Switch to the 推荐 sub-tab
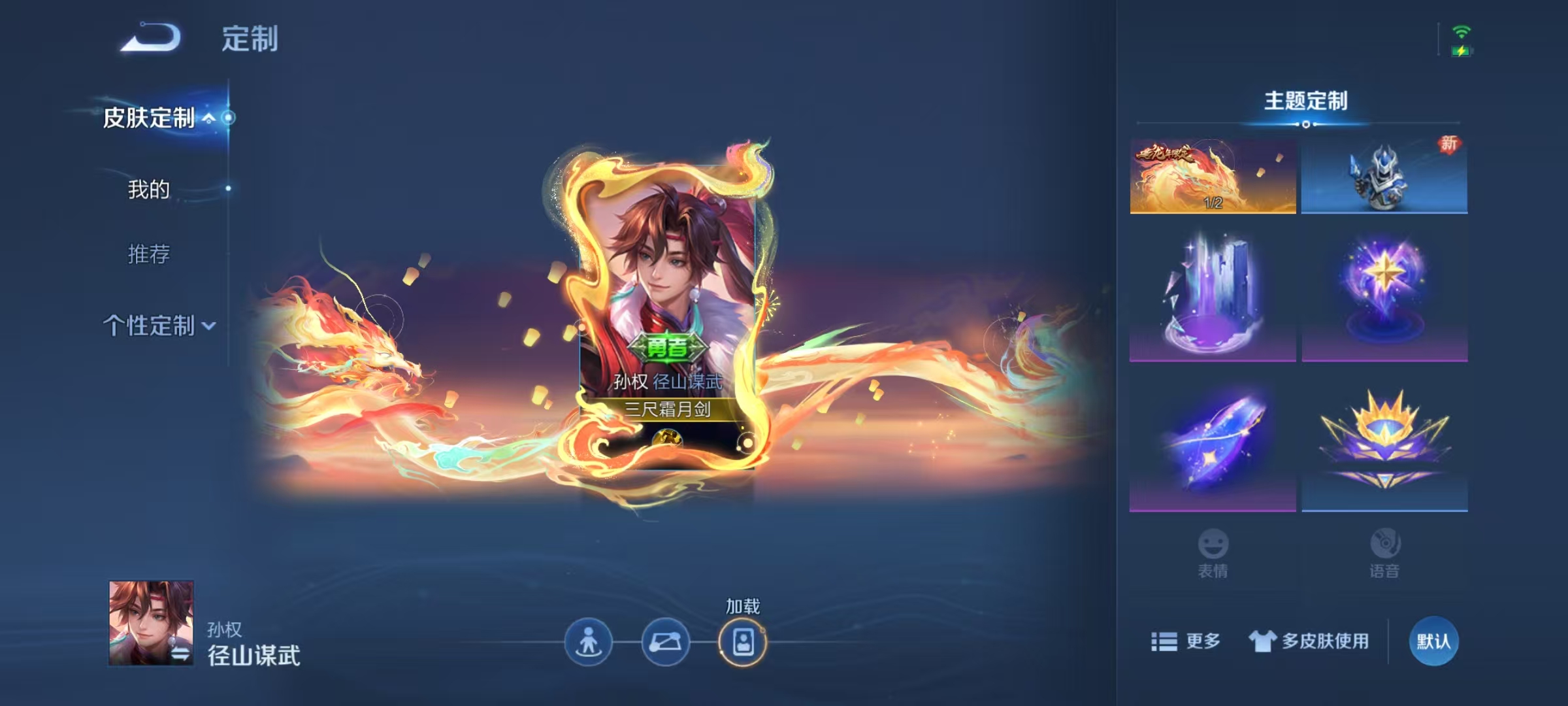This screenshot has width=1568, height=706. click(x=149, y=254)
